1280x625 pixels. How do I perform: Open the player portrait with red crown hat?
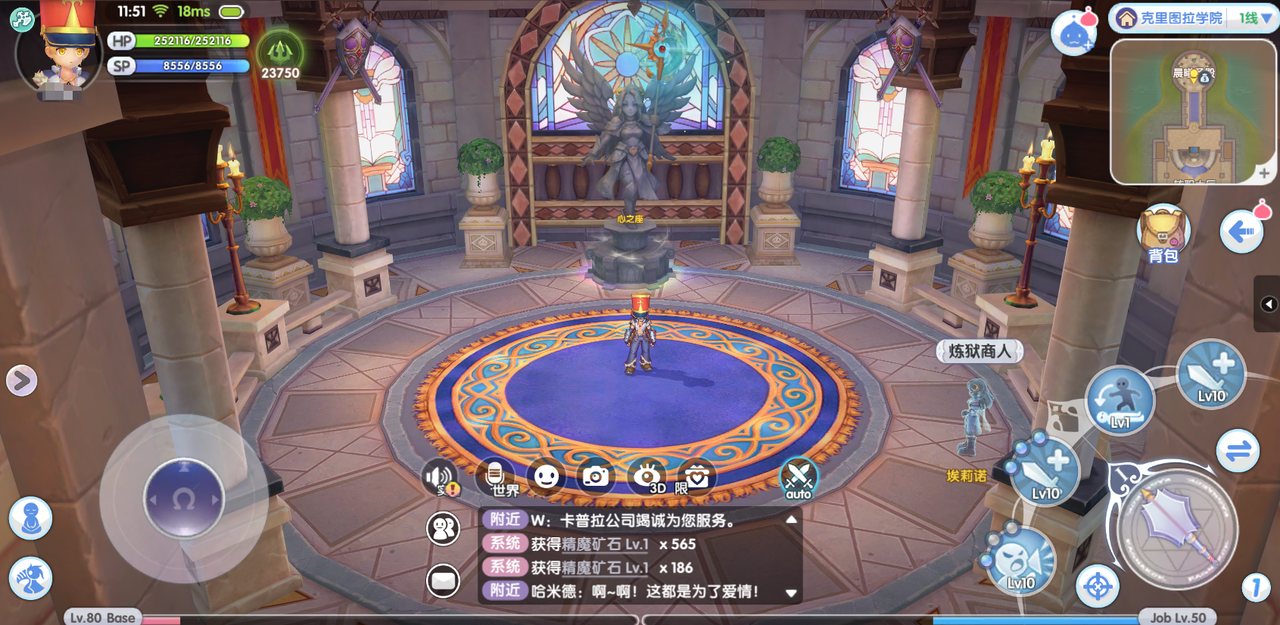pos(58,47)
